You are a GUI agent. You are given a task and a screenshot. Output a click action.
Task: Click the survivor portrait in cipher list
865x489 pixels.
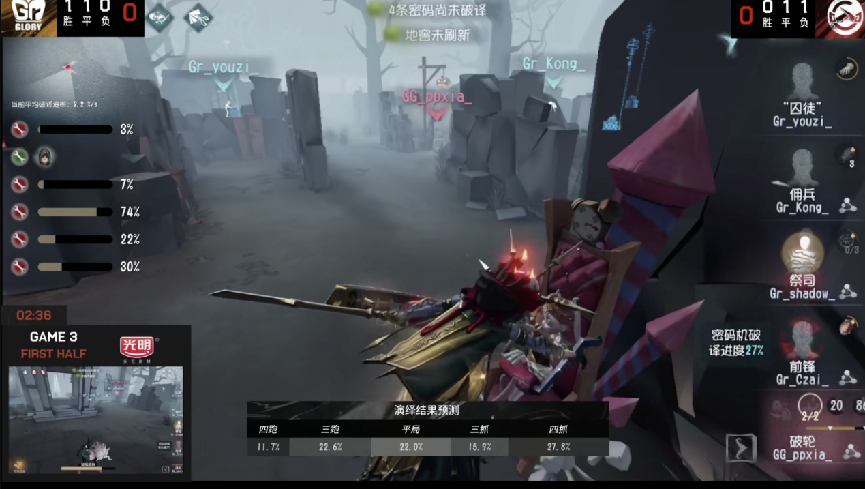click(x=44, y=157)
